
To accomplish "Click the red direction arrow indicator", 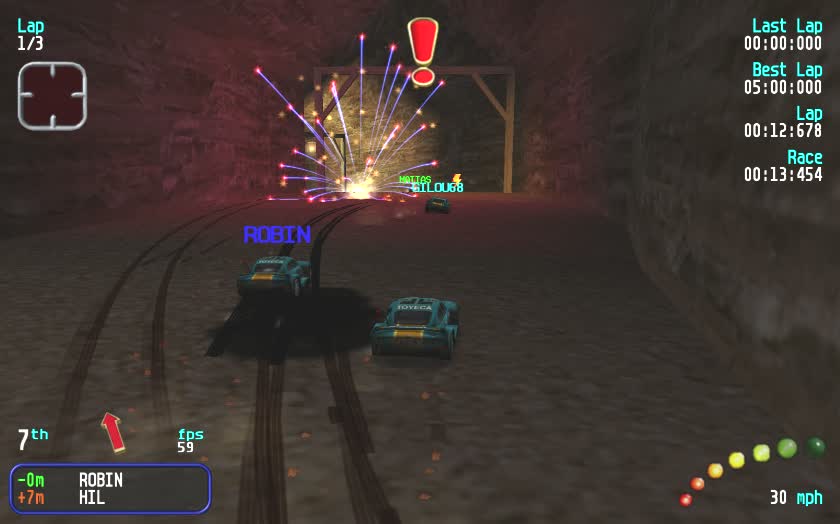I will click(x=113, y=431).
